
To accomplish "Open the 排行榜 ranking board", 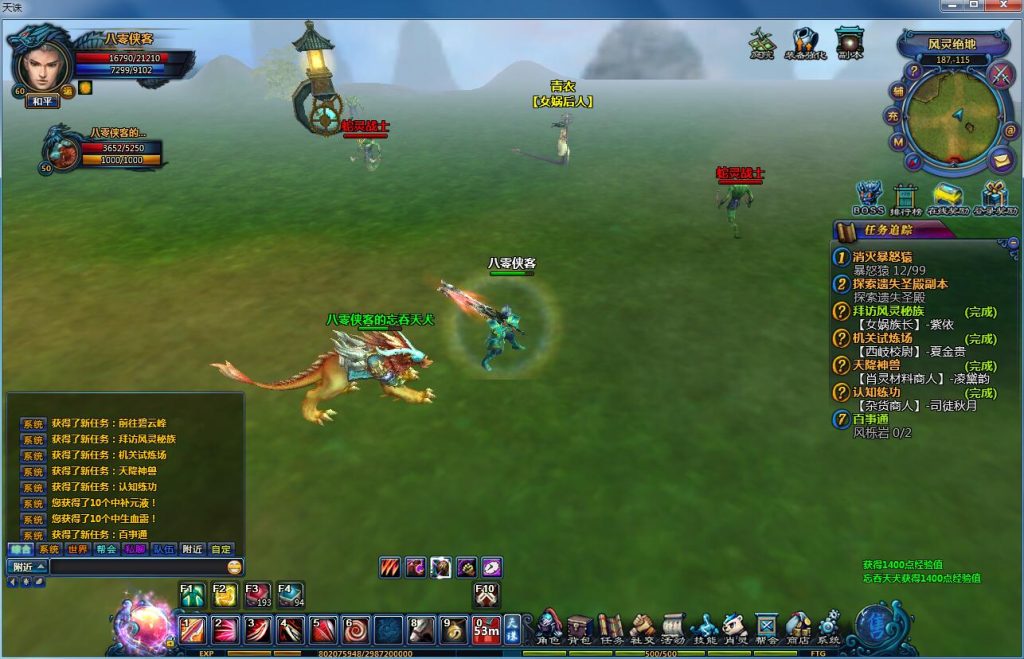I will [x=906, y=197].
